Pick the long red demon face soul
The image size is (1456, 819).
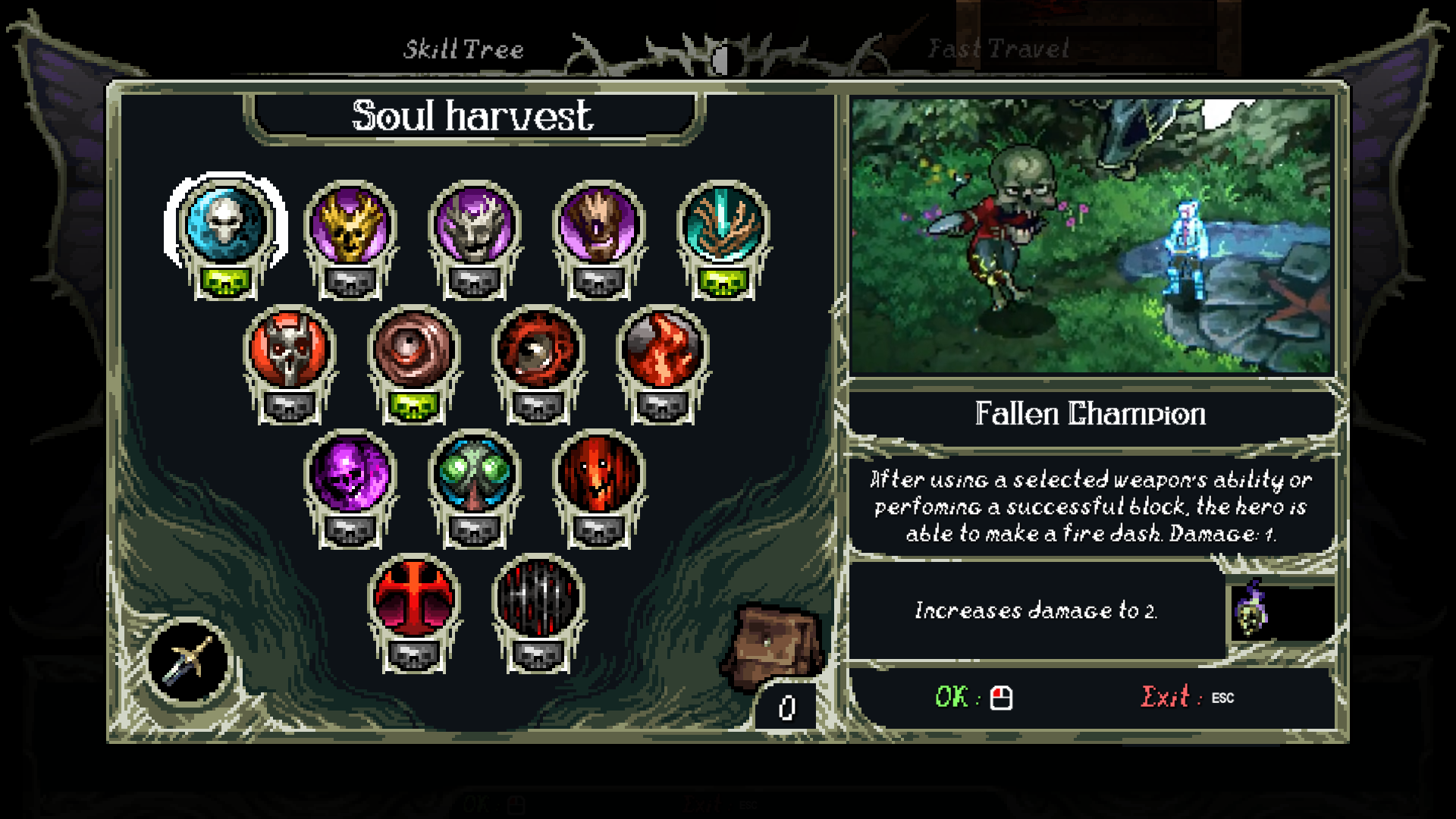click(598, 475)
